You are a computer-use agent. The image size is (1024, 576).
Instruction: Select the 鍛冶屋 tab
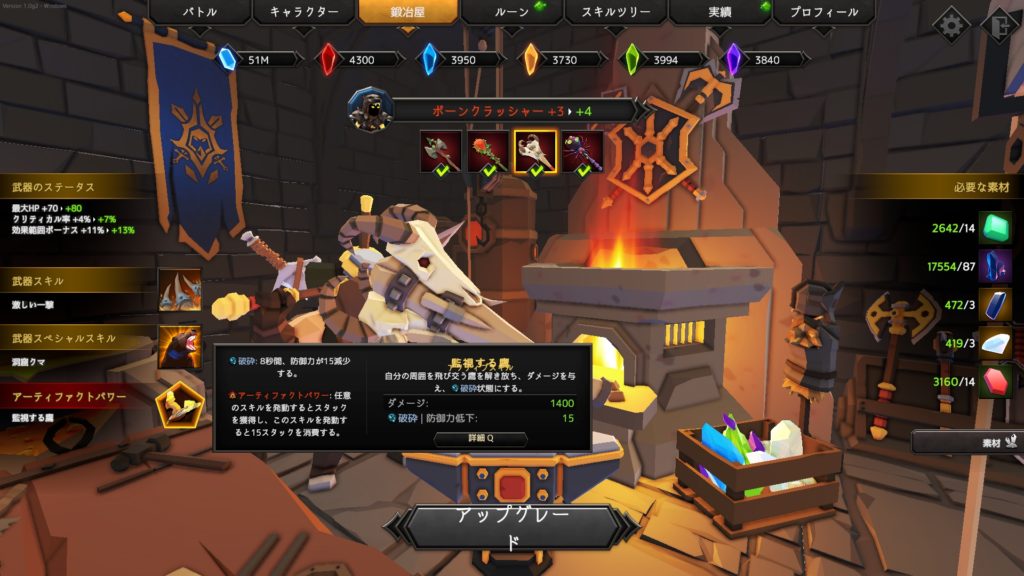tap(407, 13)
